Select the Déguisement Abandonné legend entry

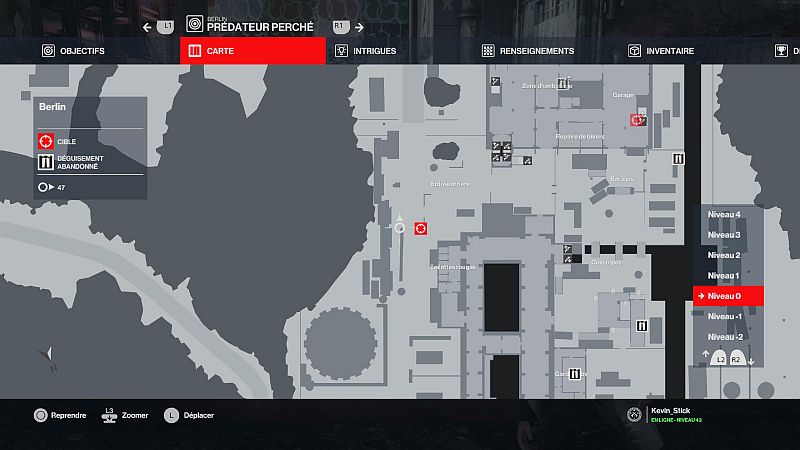tap(75, 162)
